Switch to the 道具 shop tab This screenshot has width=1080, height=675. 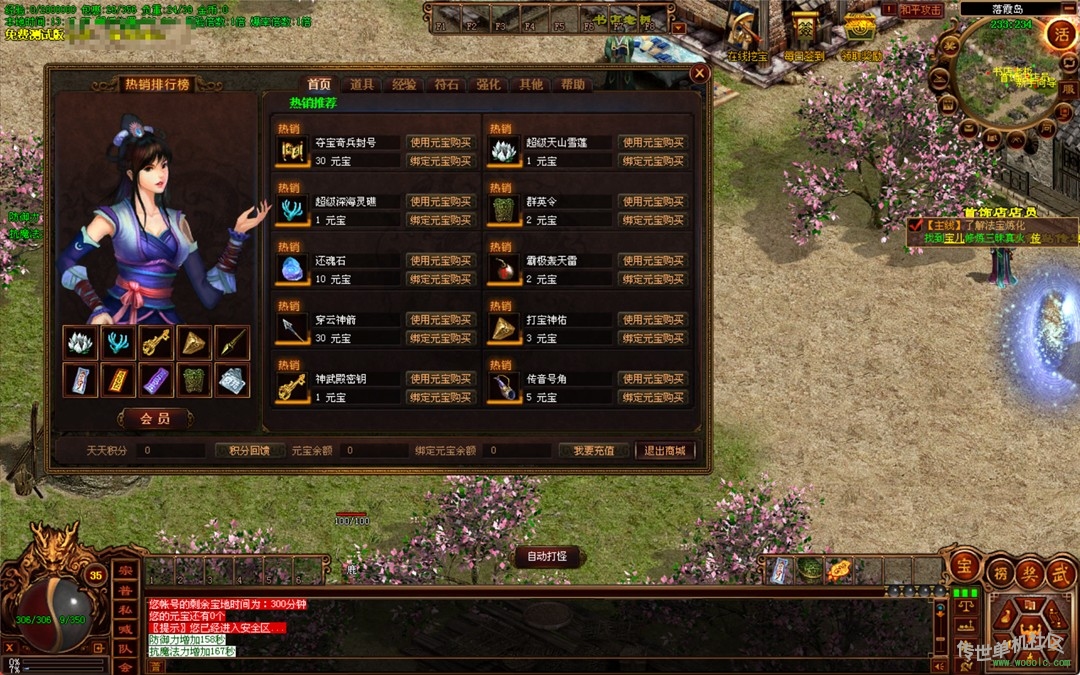[x=362, y=85]
